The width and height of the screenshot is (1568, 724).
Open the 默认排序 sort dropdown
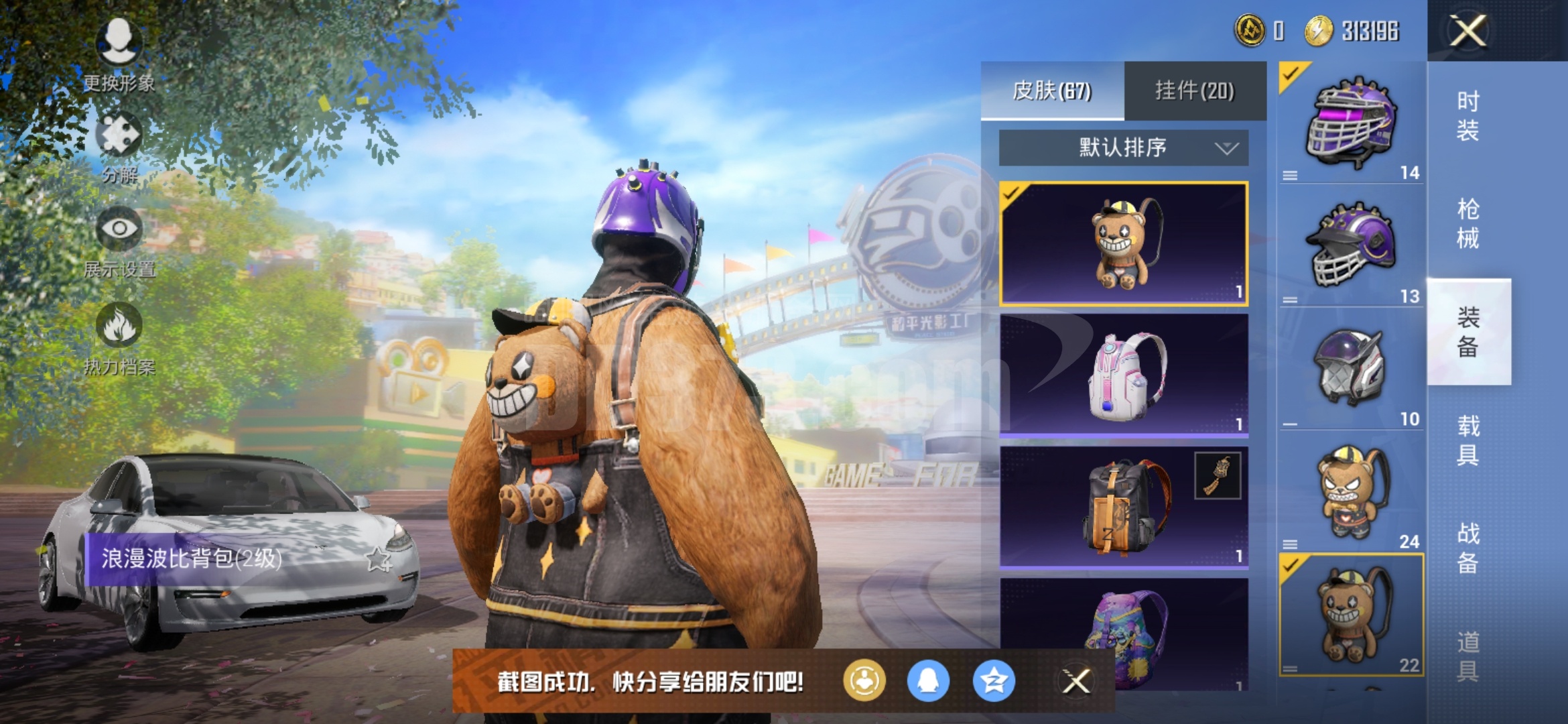pos(1121,149)
